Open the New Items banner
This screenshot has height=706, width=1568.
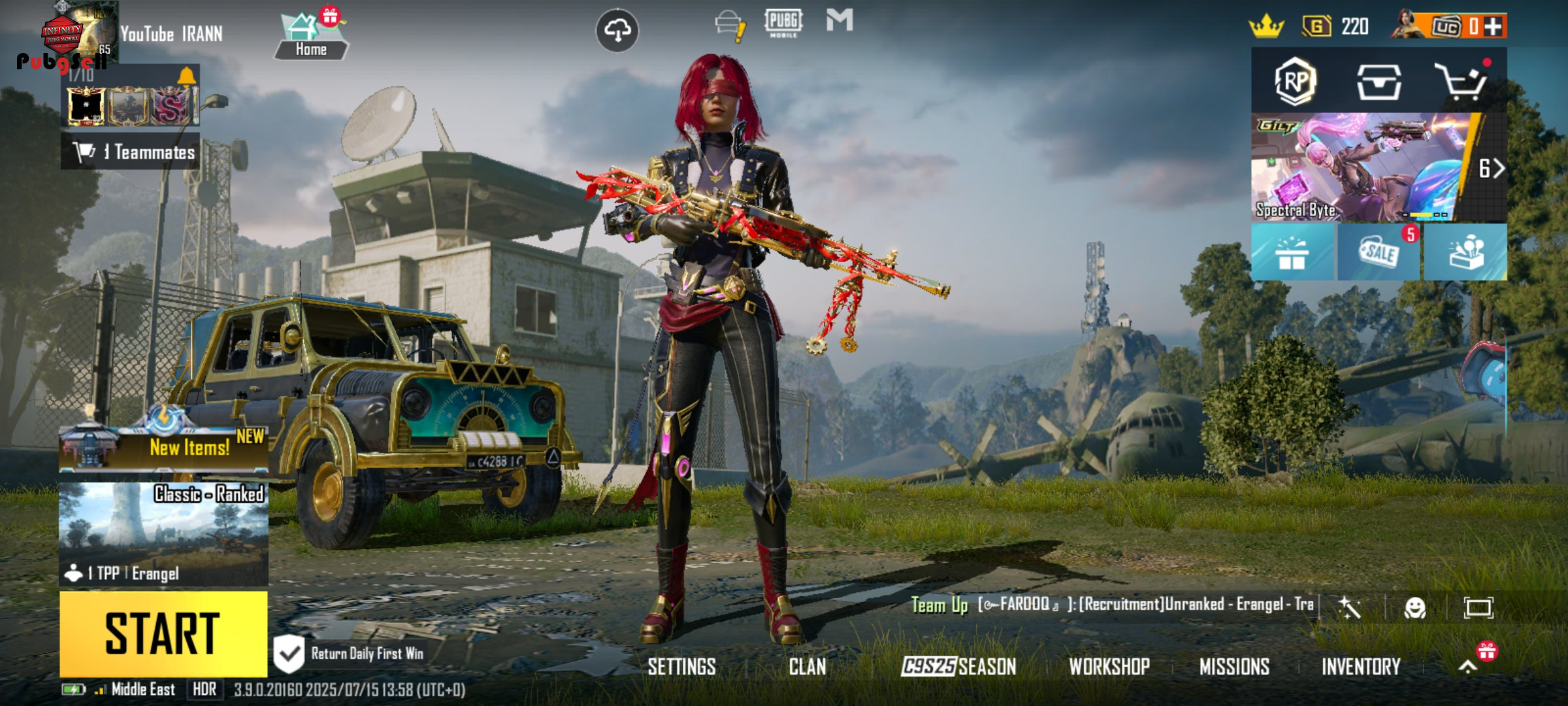click(x=163, y=446)
